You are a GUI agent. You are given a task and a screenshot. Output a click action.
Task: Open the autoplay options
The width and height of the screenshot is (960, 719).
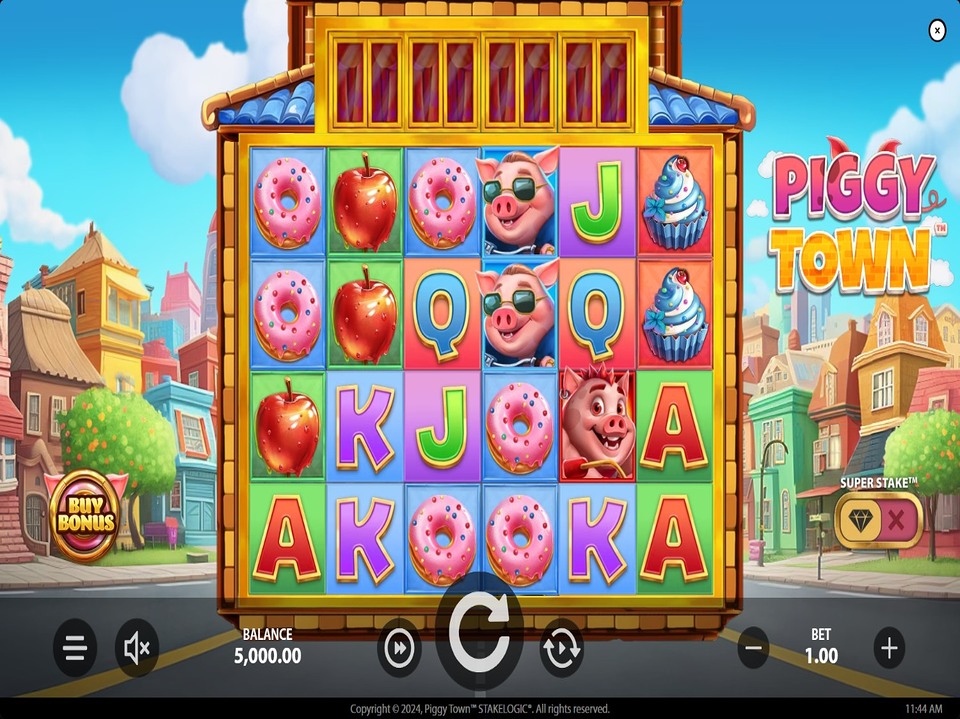[x=561, y=648]
